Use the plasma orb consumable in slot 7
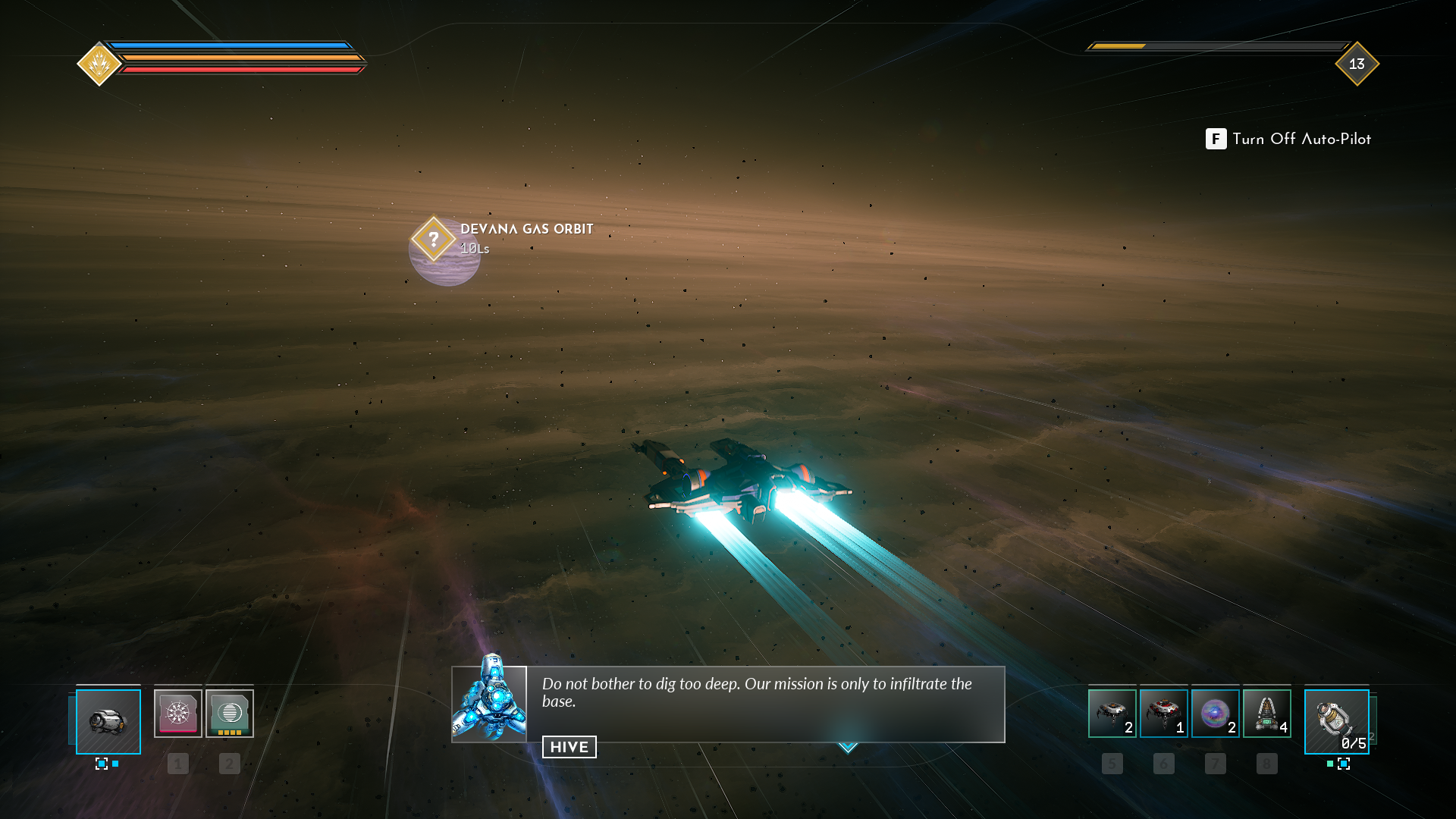Image resolution: width=1456 pixels, height=819 pixels. tap(1215, 714)
